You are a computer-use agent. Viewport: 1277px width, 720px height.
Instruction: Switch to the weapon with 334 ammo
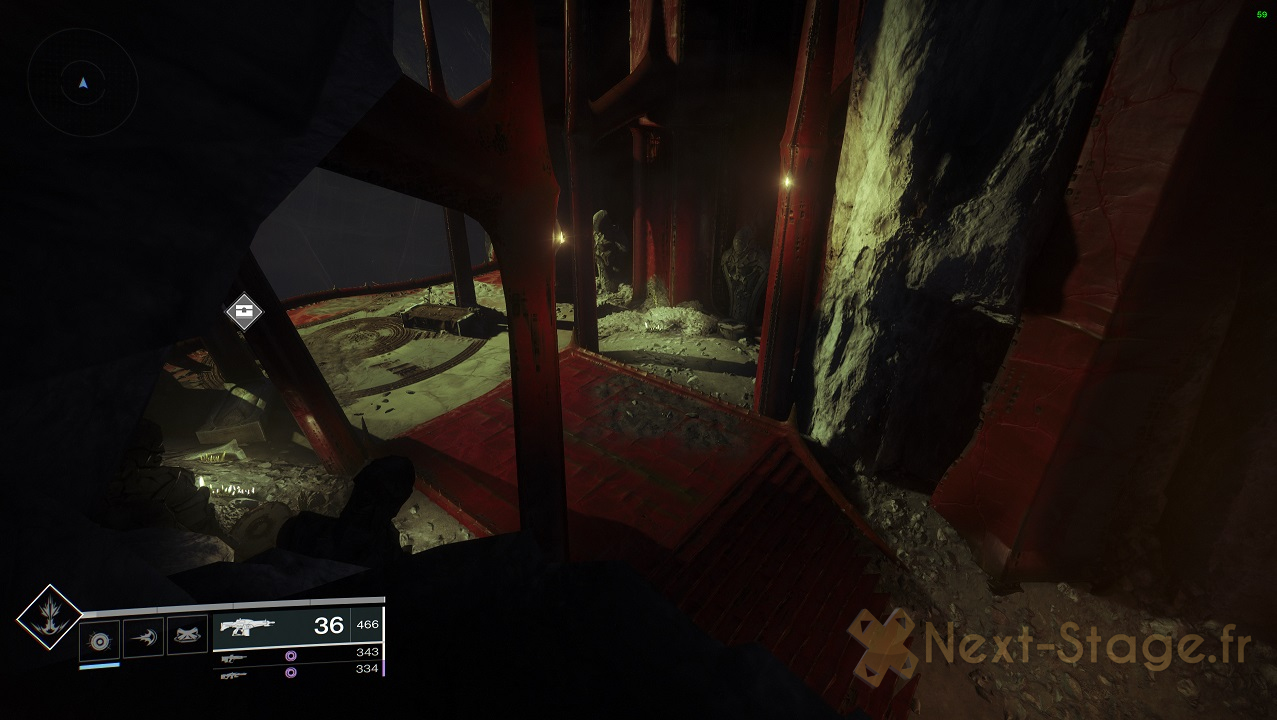coord(297,672)
